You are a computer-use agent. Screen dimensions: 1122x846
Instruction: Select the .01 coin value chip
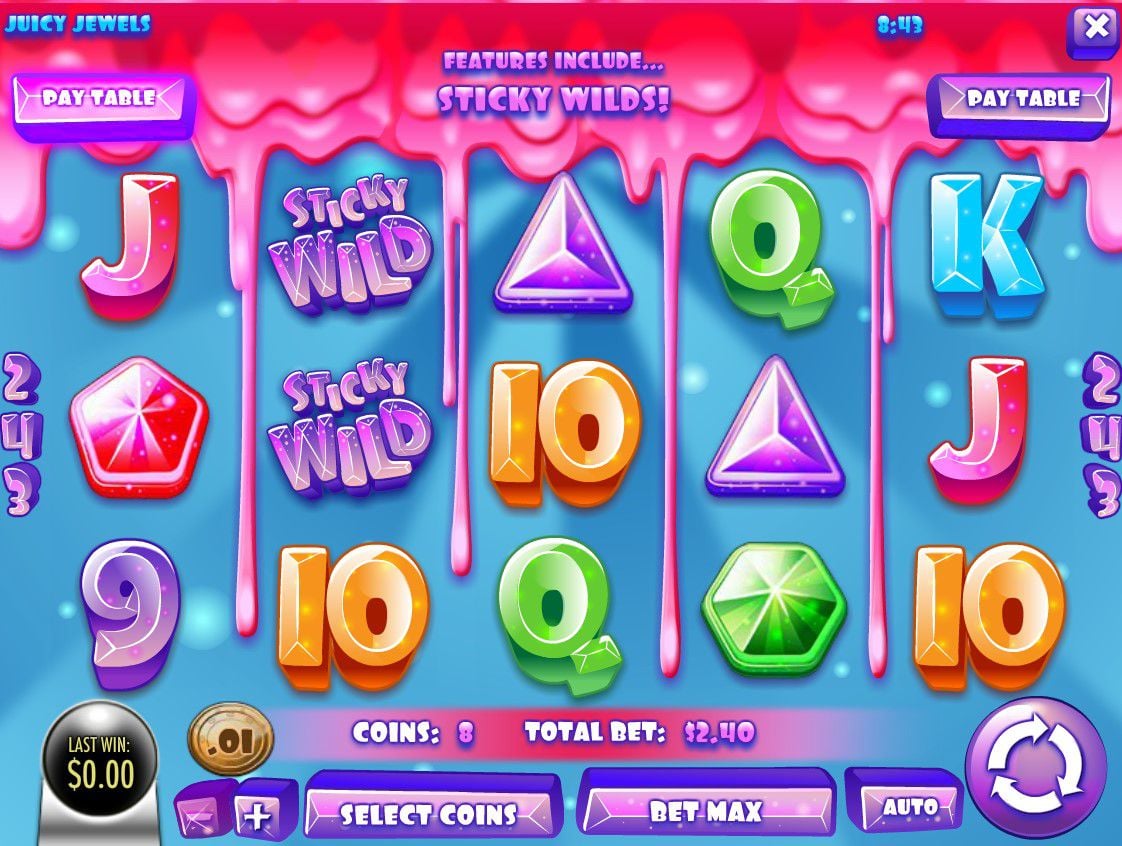231,741
